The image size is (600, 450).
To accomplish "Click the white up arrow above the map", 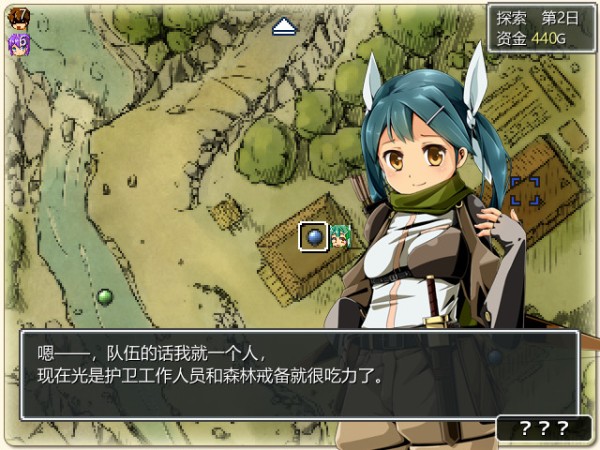I will 284,26.
